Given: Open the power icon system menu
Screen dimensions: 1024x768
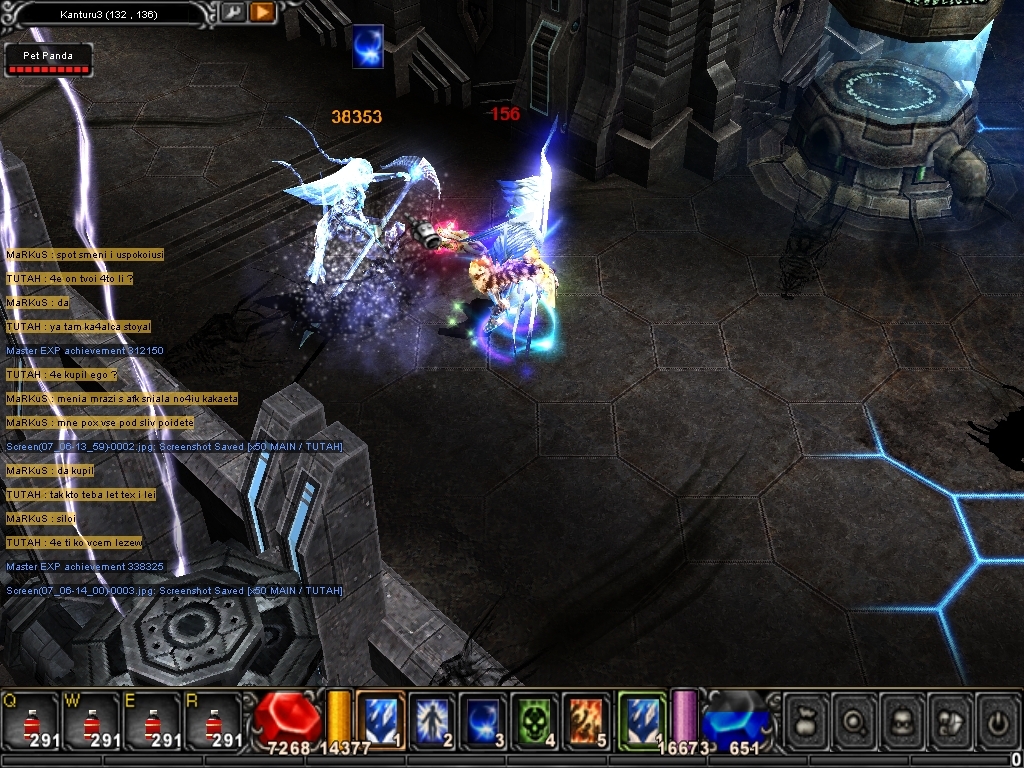Looking at the screenshot, I should coord(996,720).
